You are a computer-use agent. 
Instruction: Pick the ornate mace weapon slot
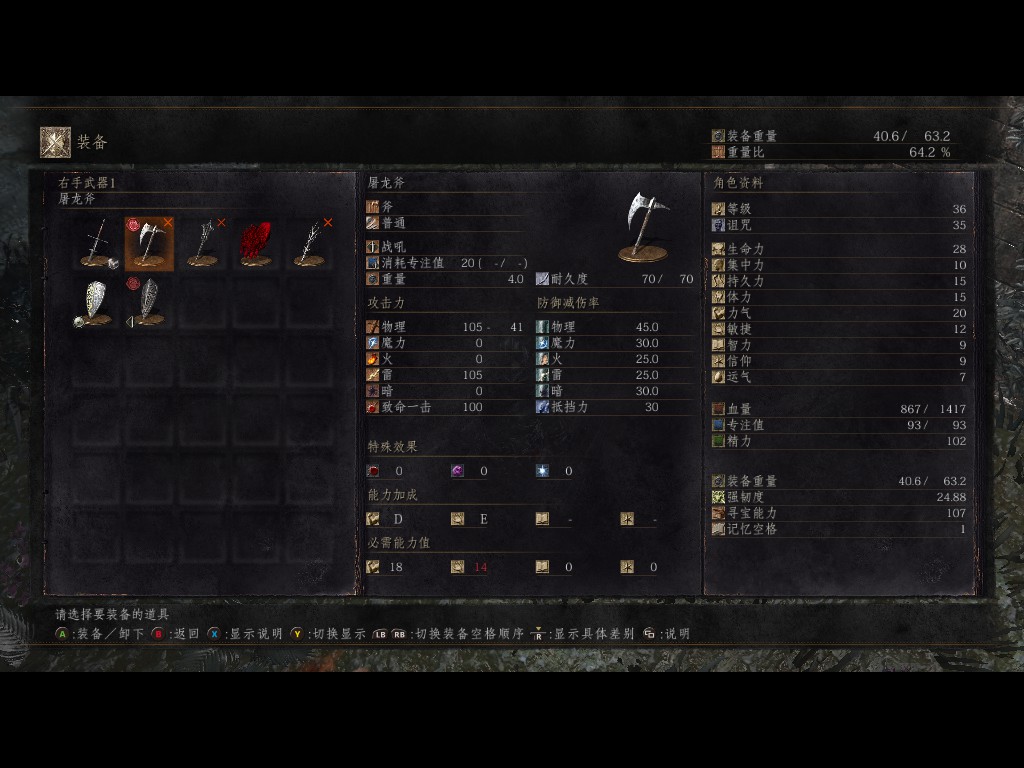[x=203, y=244]
